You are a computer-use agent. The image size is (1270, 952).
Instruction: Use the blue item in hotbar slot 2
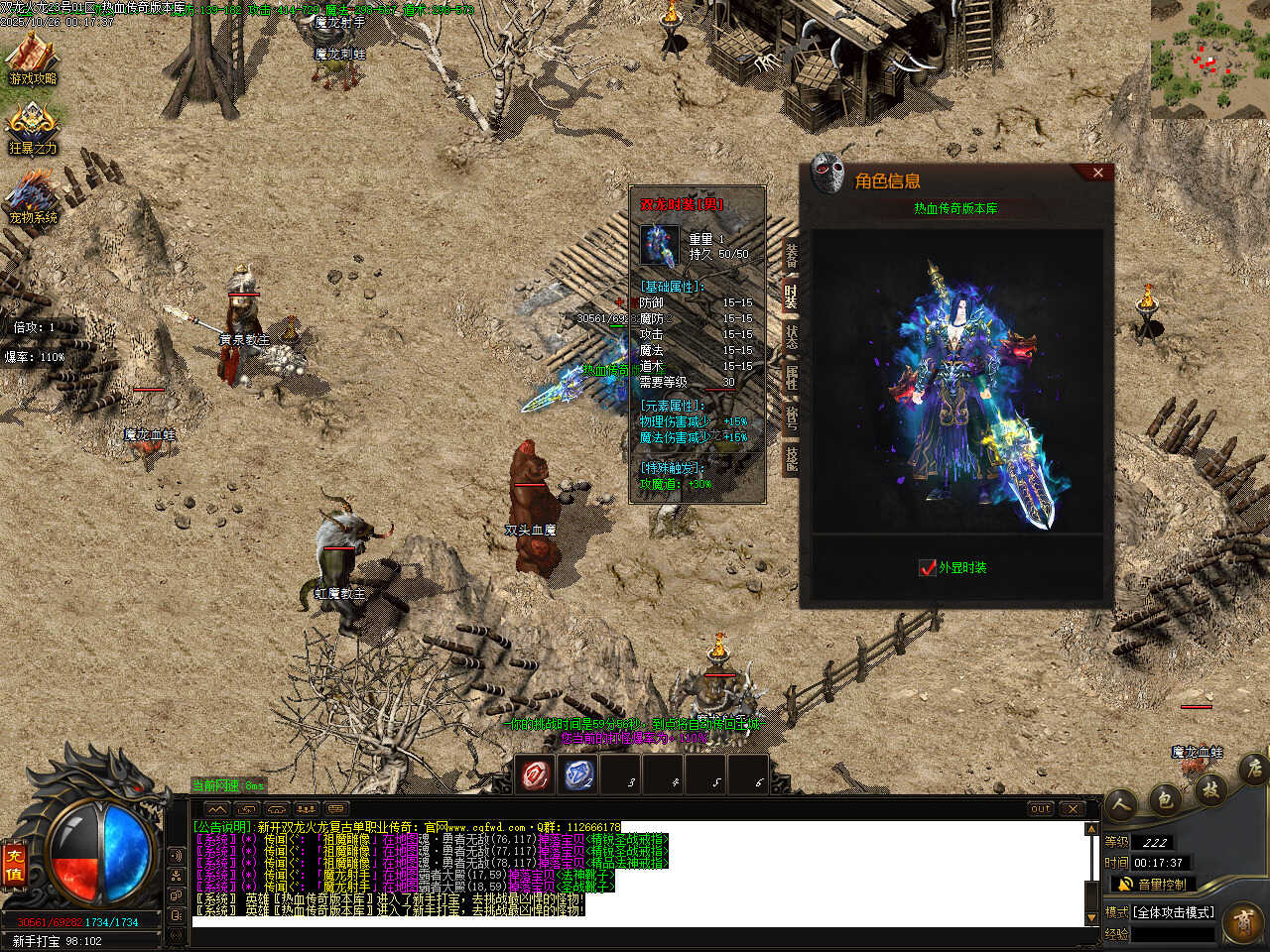pyautogui.click(x=579, y=774)
